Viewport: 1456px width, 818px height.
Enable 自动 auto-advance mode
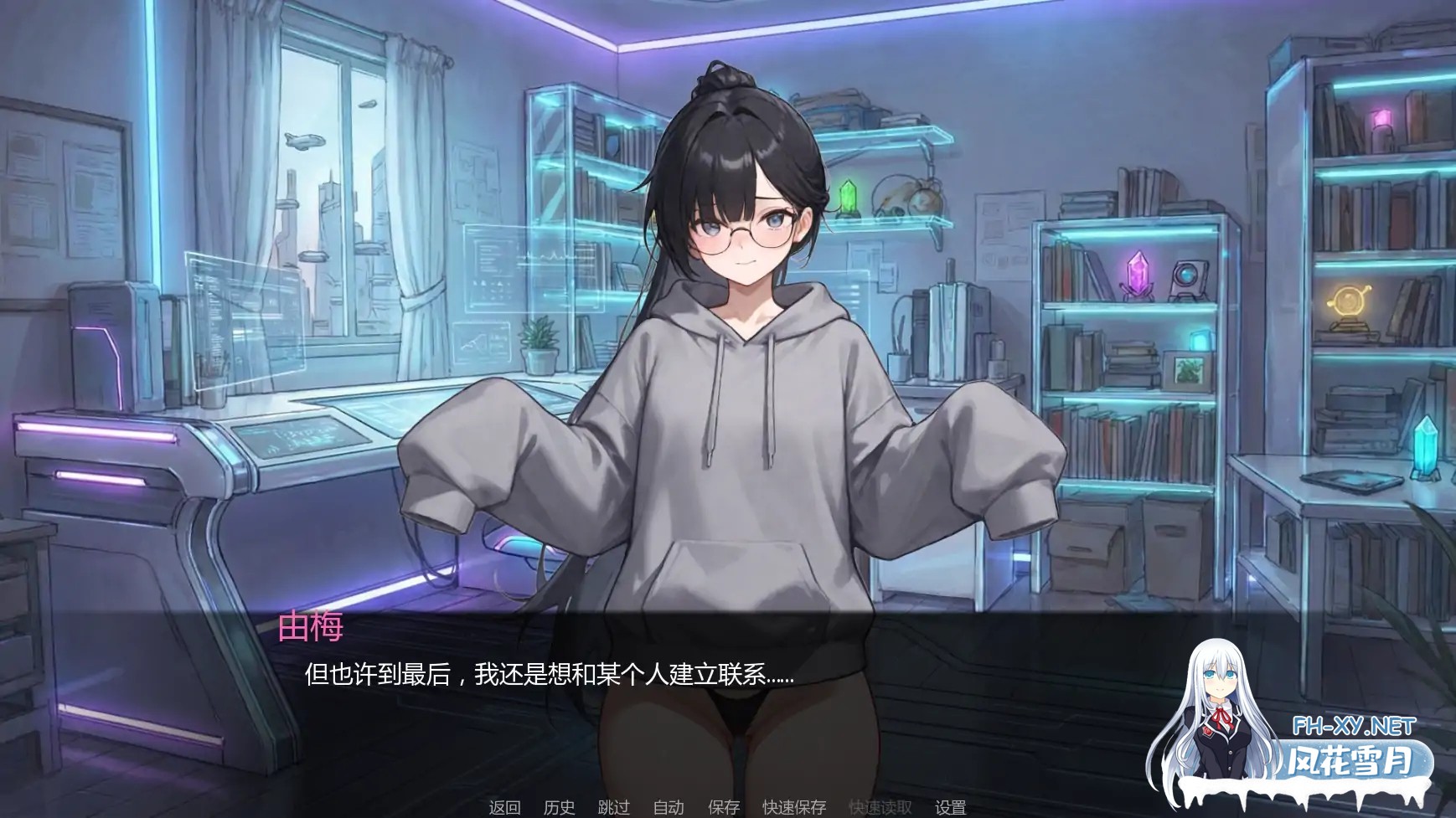[666, 808]
